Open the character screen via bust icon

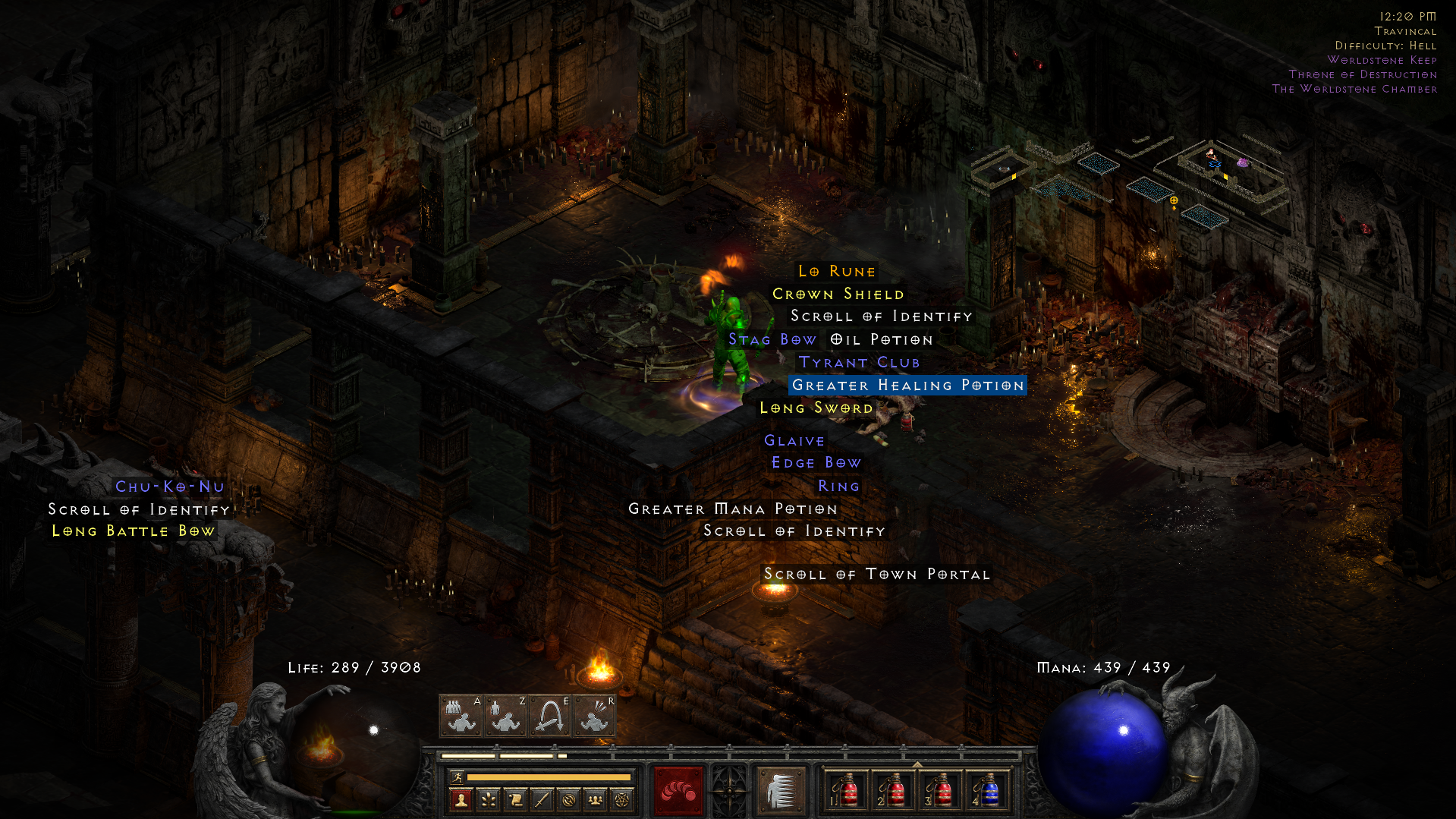tap(461, 800)
